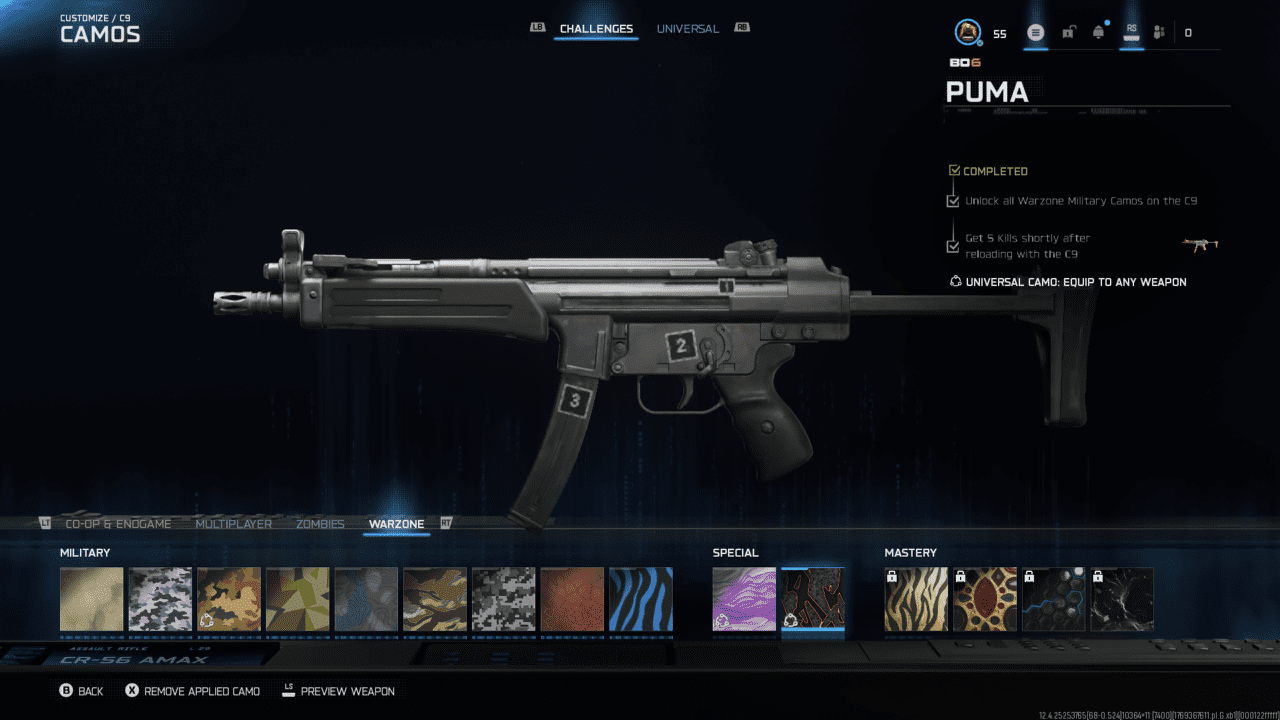This screenshot has width=1280, height=720.
Task: Choose the locked red and gold mastery camo
Action: click(984, 599)
